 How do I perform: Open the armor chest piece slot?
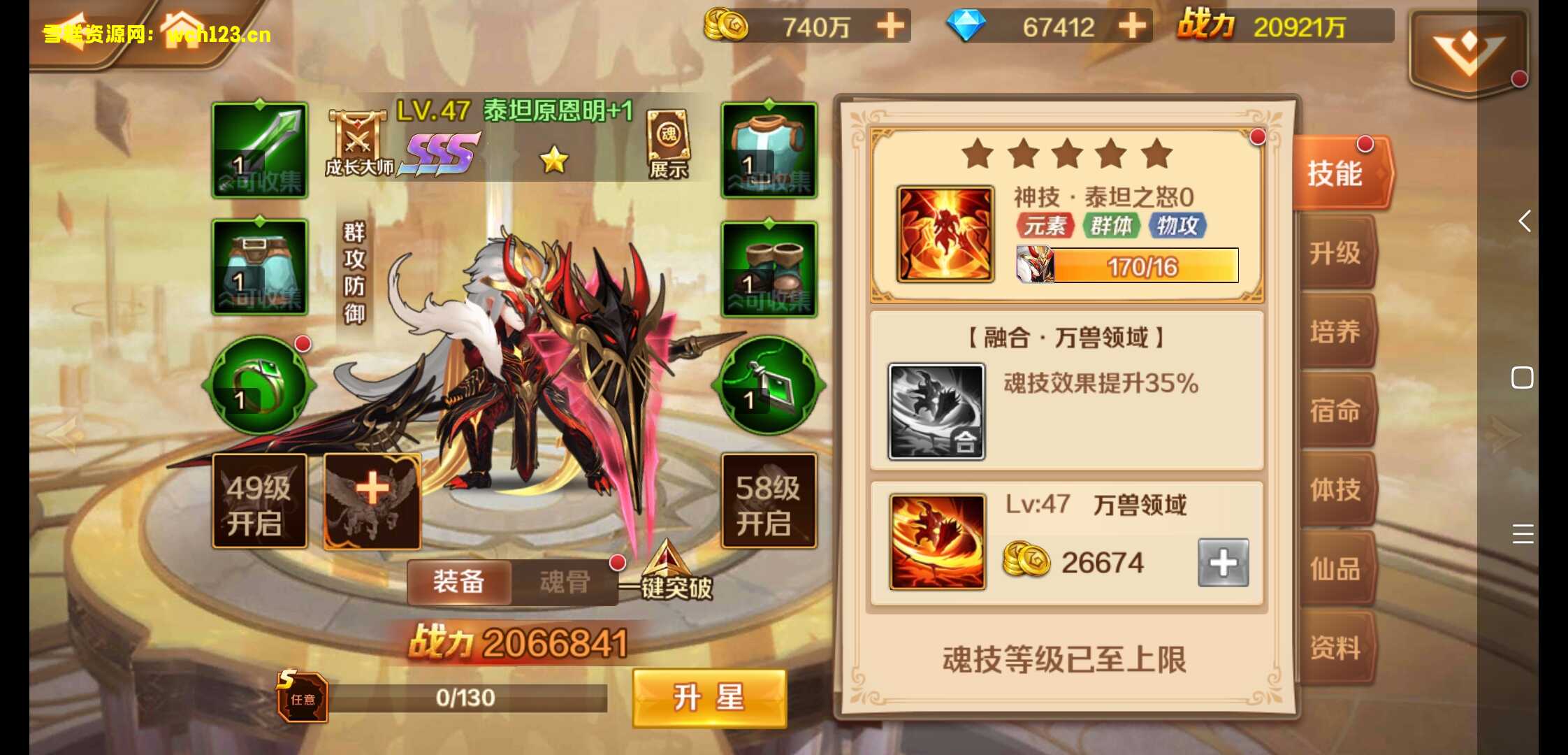769,147
